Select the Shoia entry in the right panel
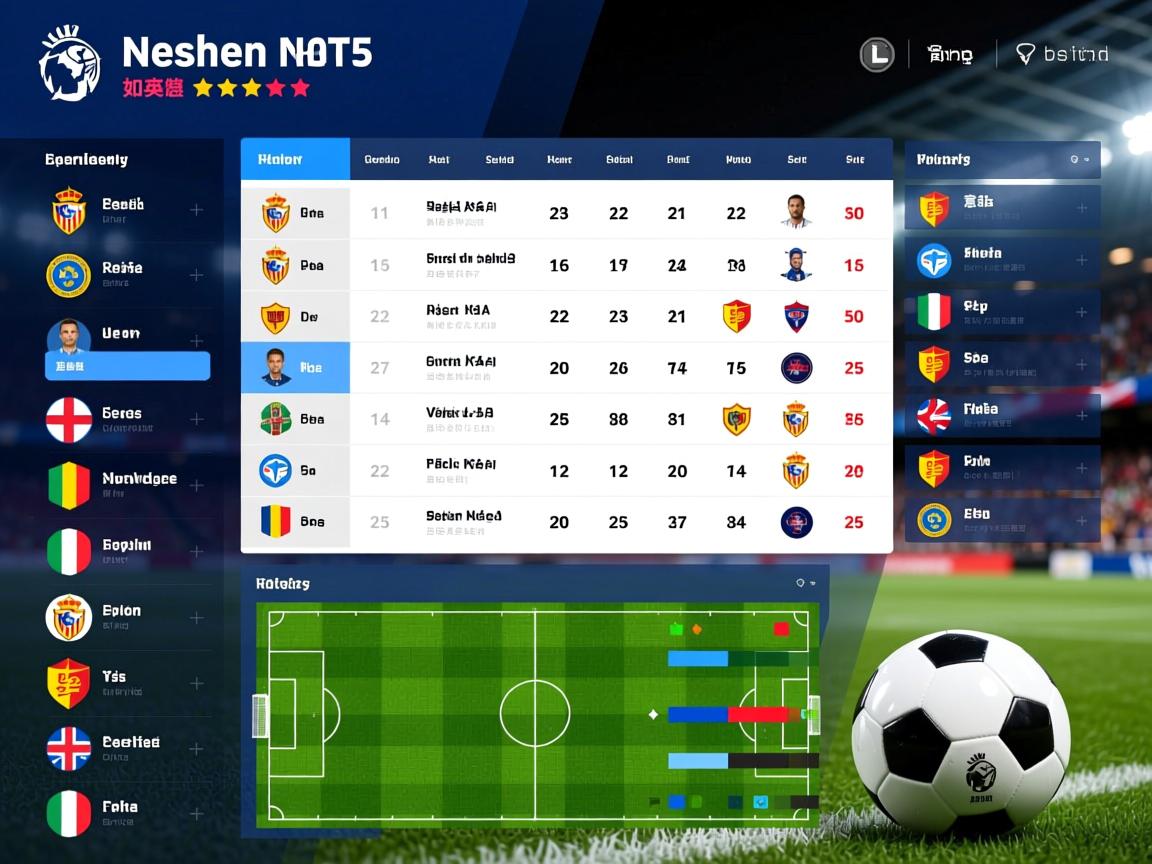Screen dimensions: 1152x864 1002,260
